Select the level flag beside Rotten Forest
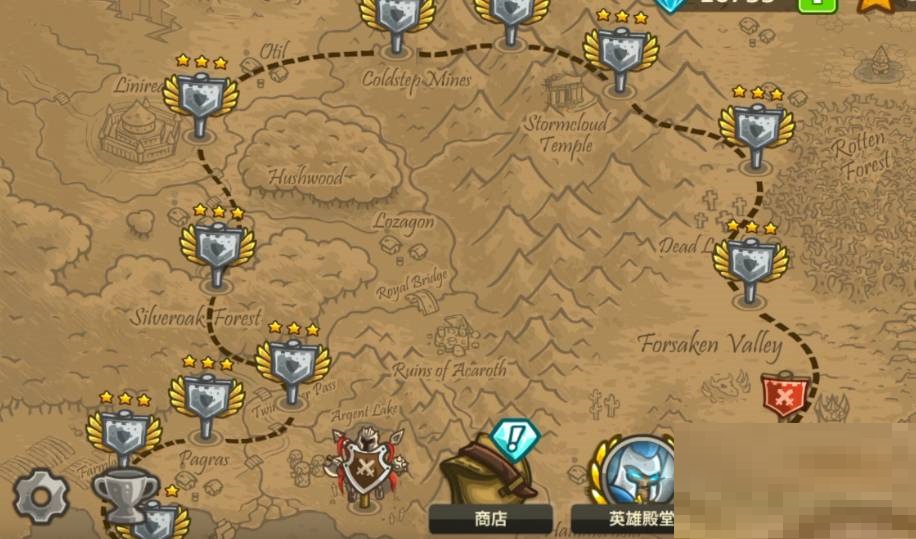Image resolution: width=916 pixels, height=539 pixels. click(x=756, y=127)
